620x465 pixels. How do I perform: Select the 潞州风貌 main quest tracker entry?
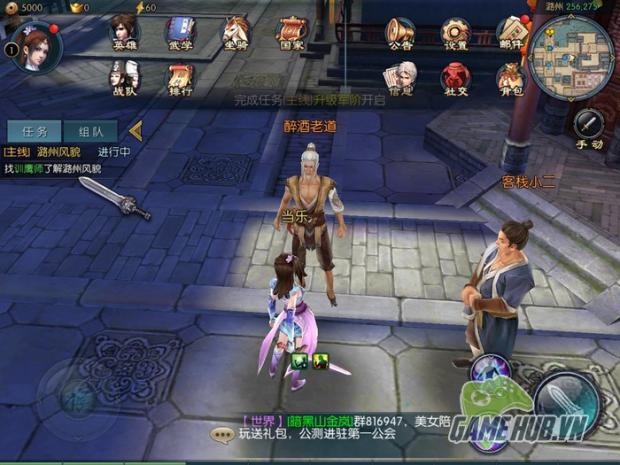pos(62,160)
